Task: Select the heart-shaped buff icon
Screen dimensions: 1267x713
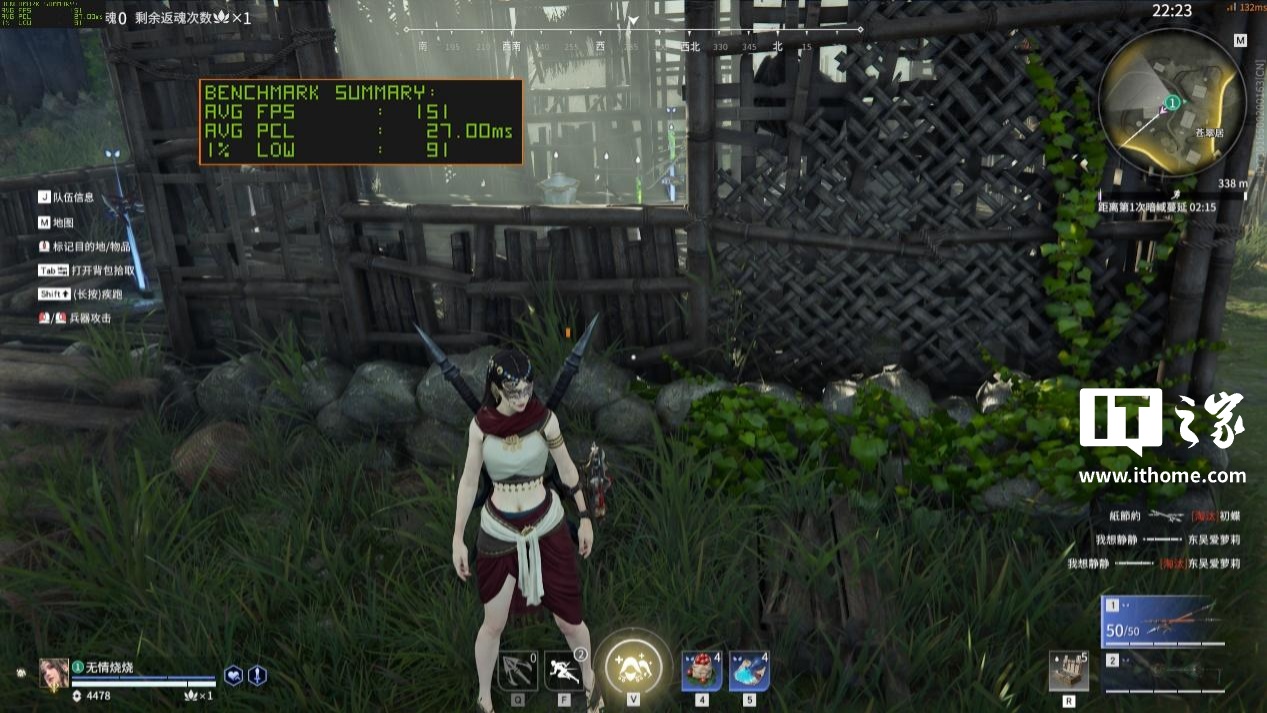Action: 233,675
